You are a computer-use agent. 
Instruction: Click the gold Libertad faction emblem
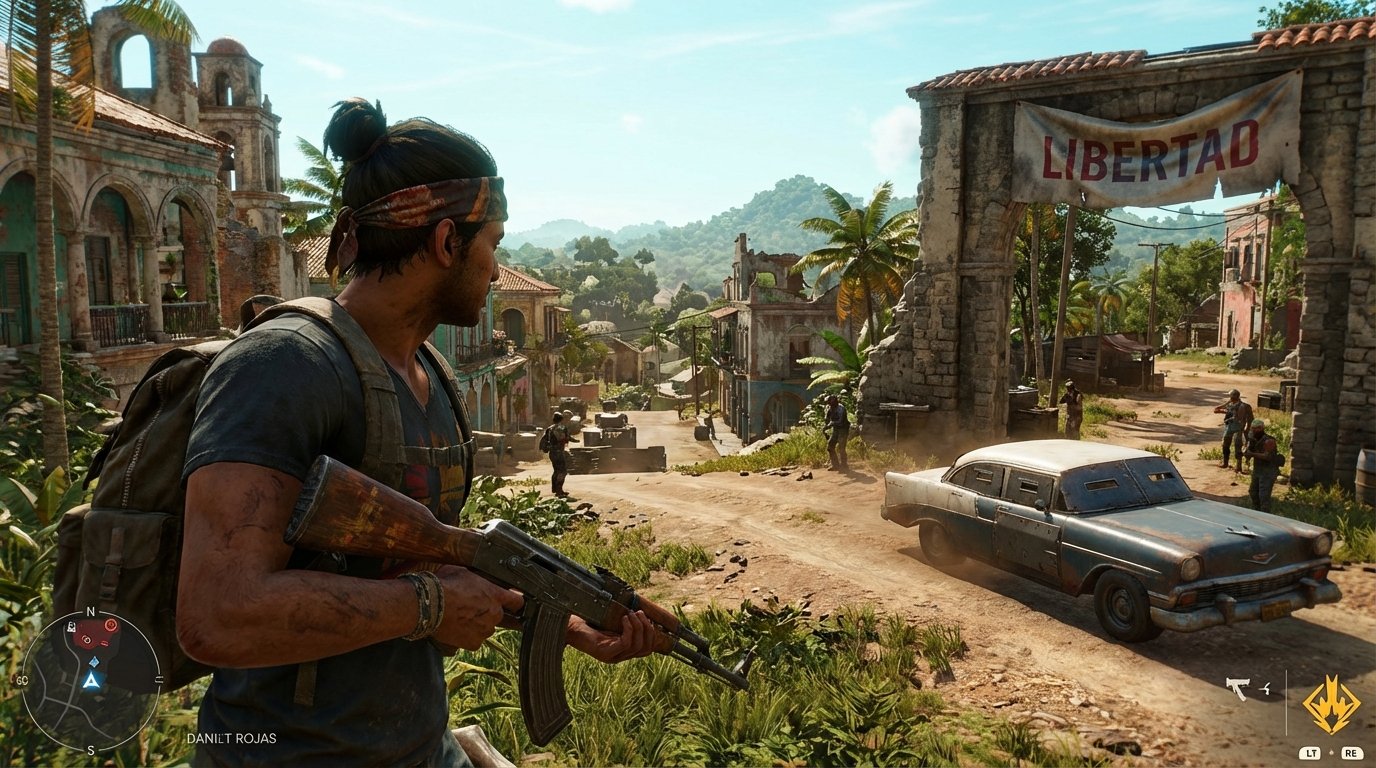pos(1332,705)
